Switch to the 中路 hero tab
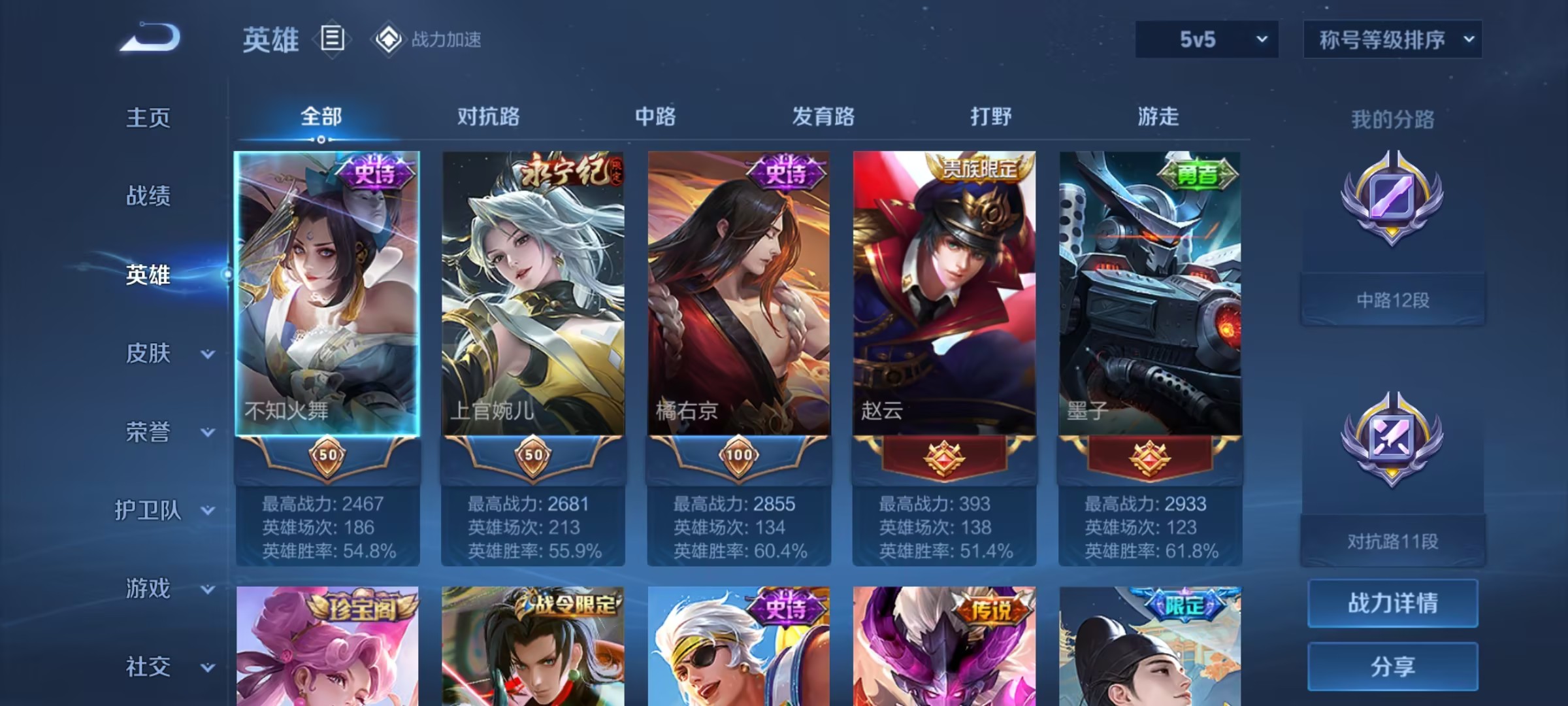Image resolution: width=1568 pixels, height=706 pixels. [x=657, y=116]
